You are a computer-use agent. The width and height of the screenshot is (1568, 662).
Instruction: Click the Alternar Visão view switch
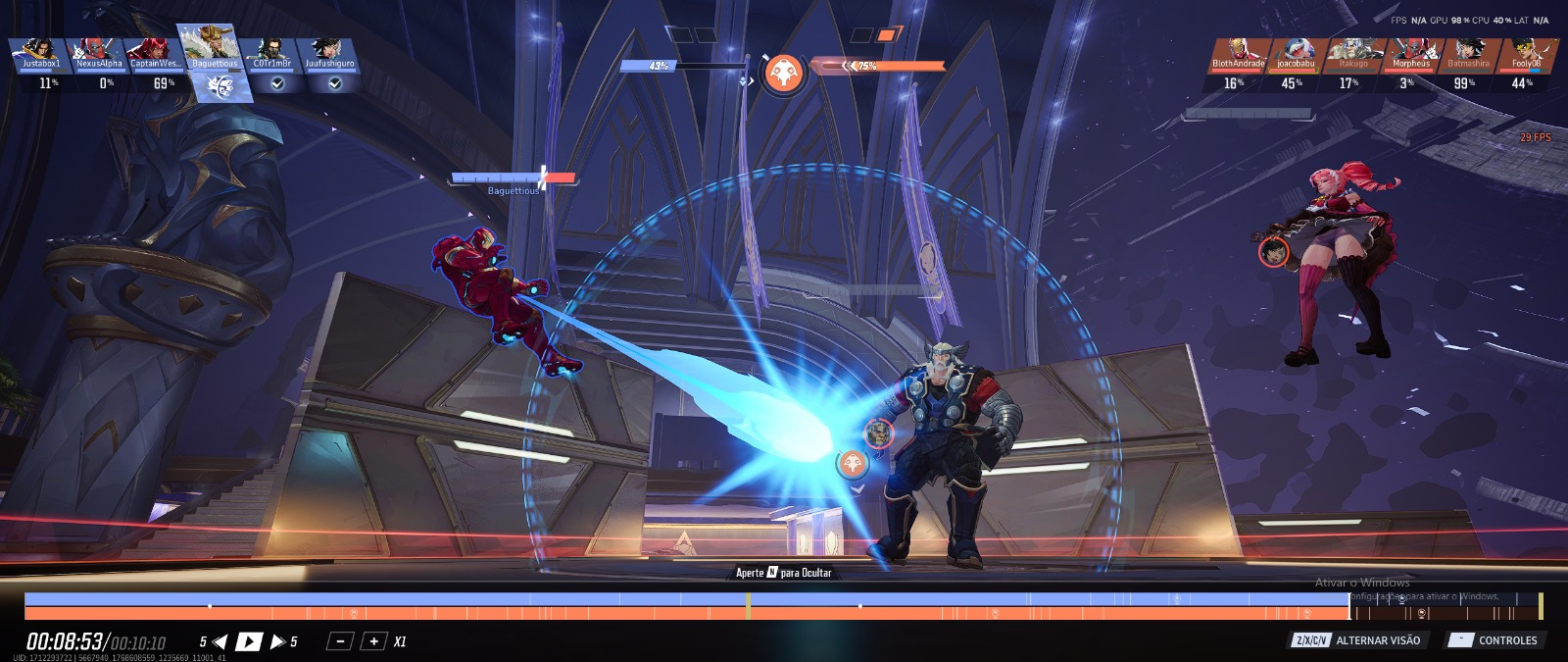point(1356,640)
